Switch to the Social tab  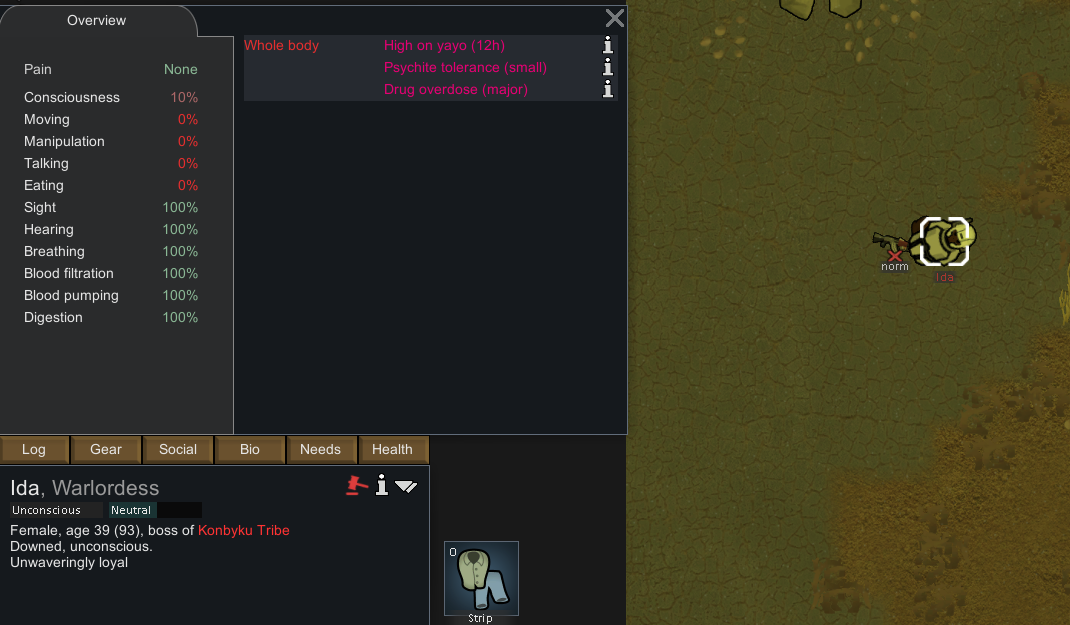click(x=178, y=450)
